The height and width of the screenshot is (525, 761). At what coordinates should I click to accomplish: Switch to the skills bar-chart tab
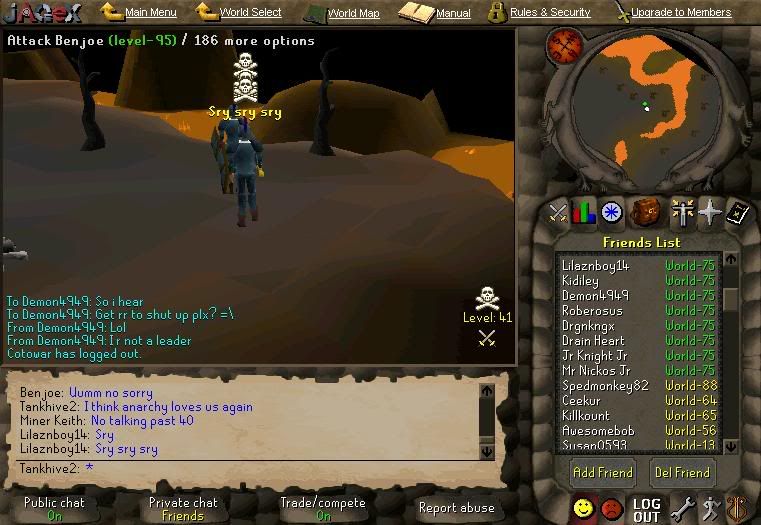(x=584, y=212)
